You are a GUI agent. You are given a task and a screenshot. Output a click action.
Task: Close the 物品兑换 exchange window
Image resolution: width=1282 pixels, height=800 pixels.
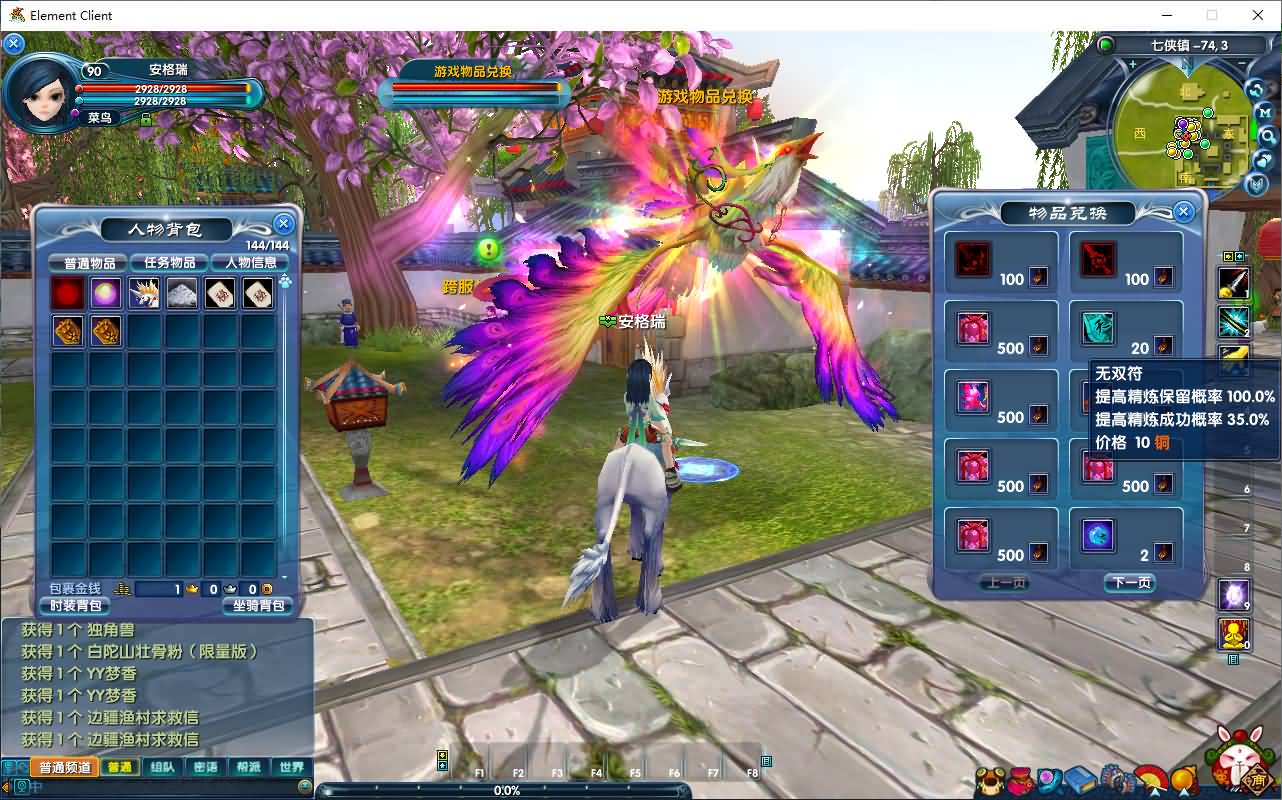pos(1184,211)
